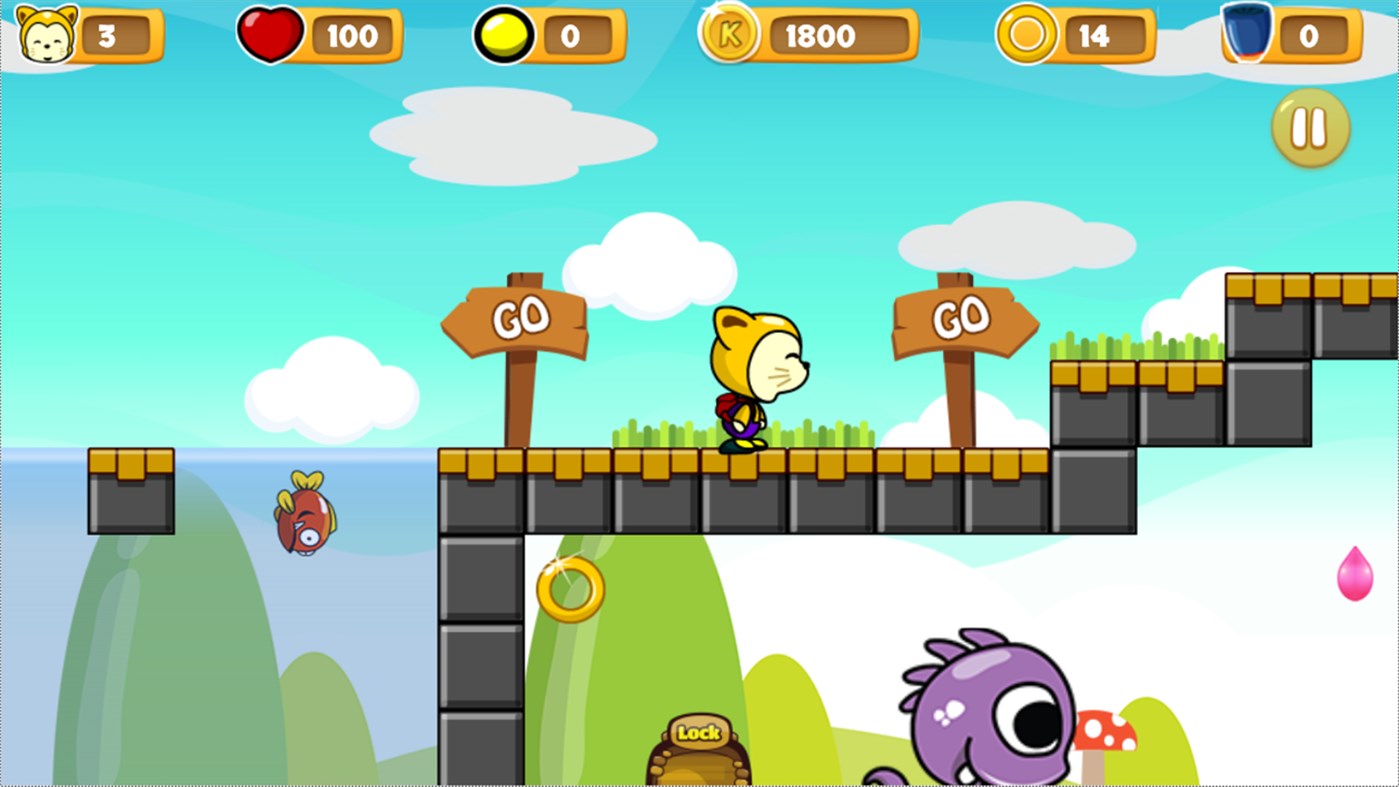The image size is (1399, 787).
Task: Open the Lock barrel chest
Action: pyautogui.click(x=700, y=745)
